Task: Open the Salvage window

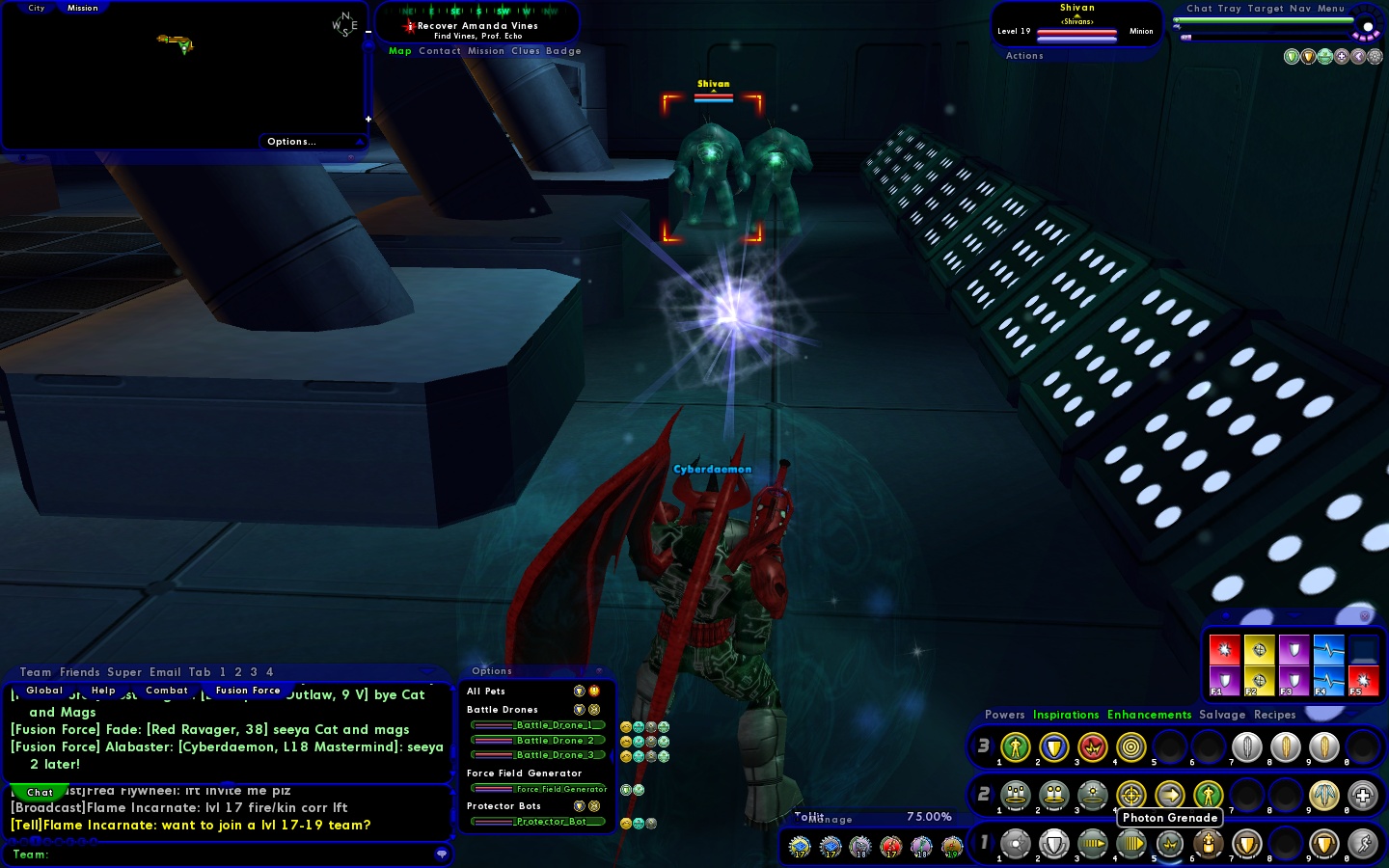Action: coord(1222,716)
